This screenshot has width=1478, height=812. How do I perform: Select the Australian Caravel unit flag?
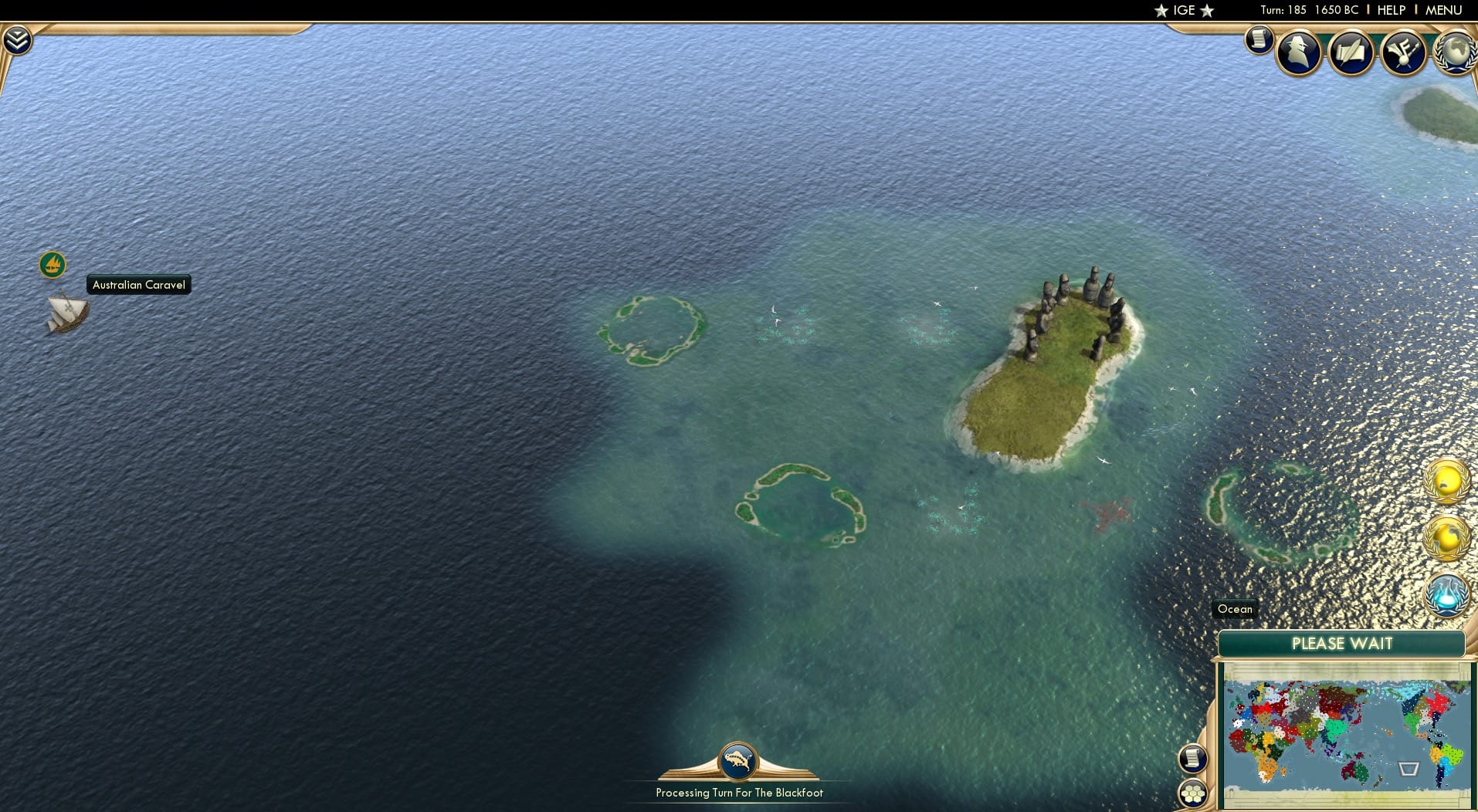(52, 265)
